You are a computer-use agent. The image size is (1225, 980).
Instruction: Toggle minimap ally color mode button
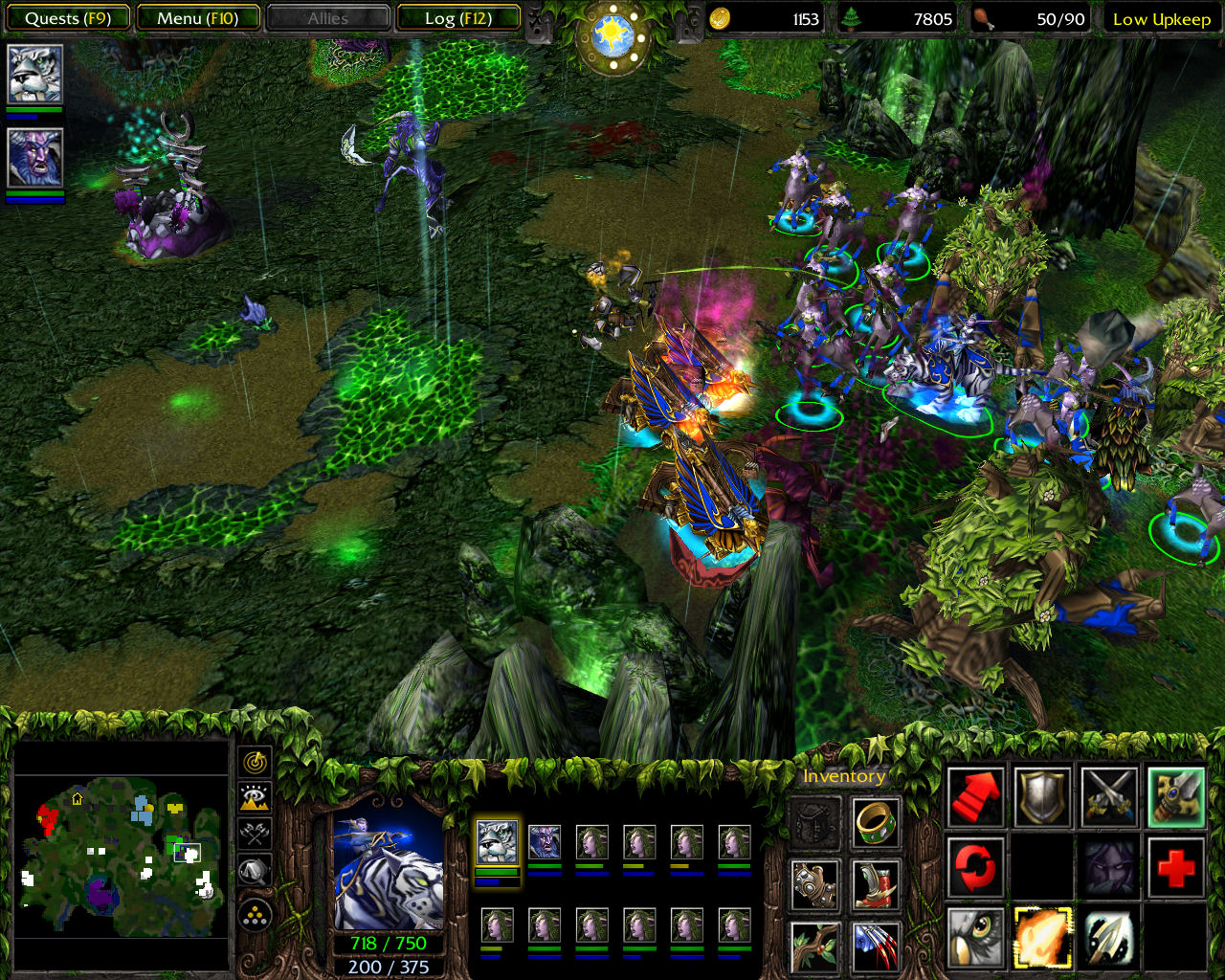tap(256, 834)
